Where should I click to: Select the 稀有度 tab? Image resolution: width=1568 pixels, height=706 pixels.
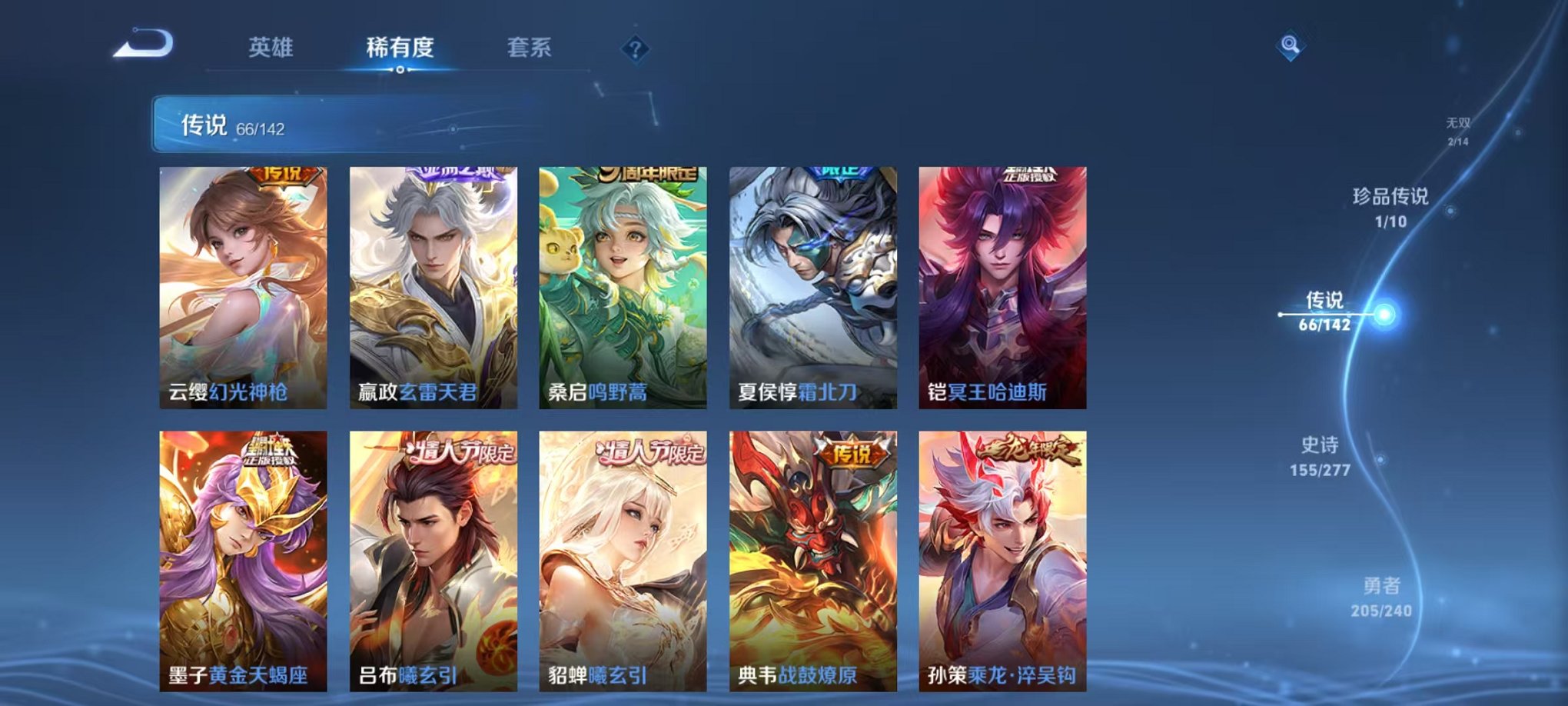click(x=401, y=48)
